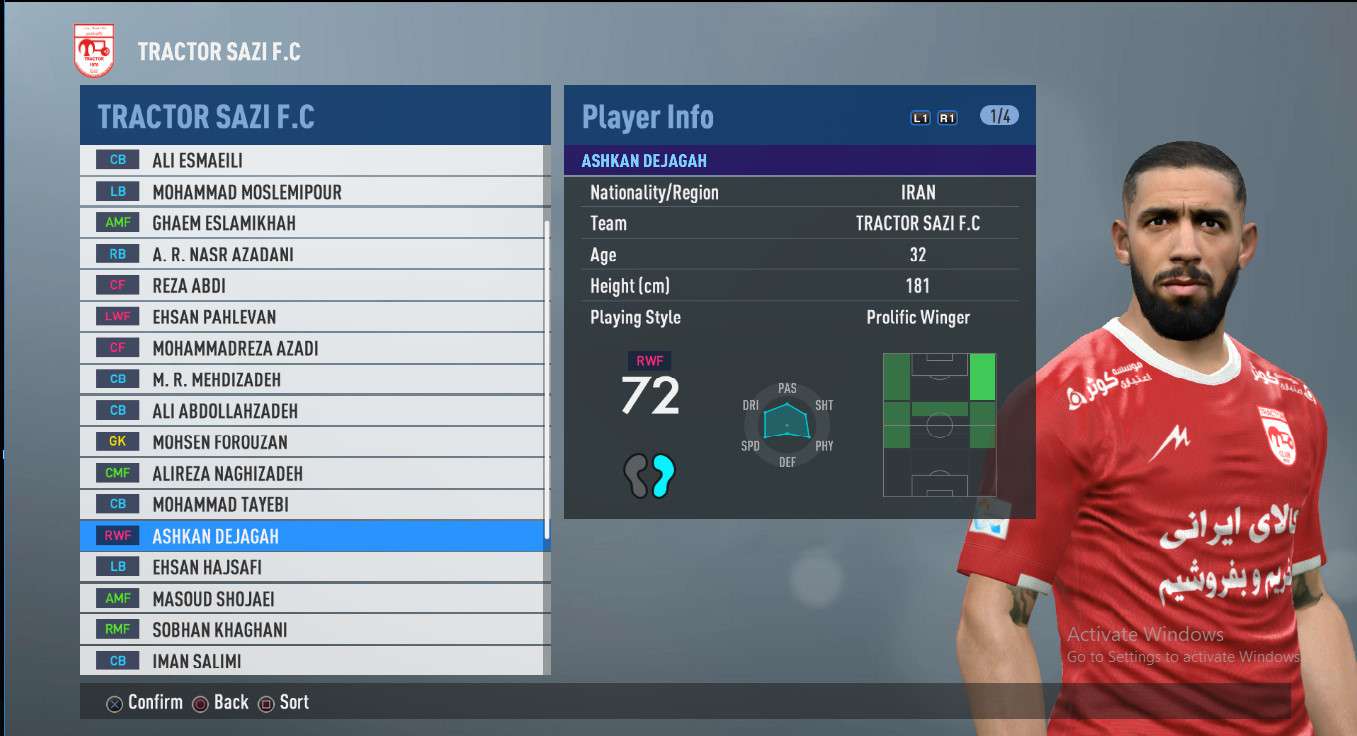Select Ali Esmaeili from the squad list
The height and width of the screenshot is (736, 1357).
click(x=312, y=160)
